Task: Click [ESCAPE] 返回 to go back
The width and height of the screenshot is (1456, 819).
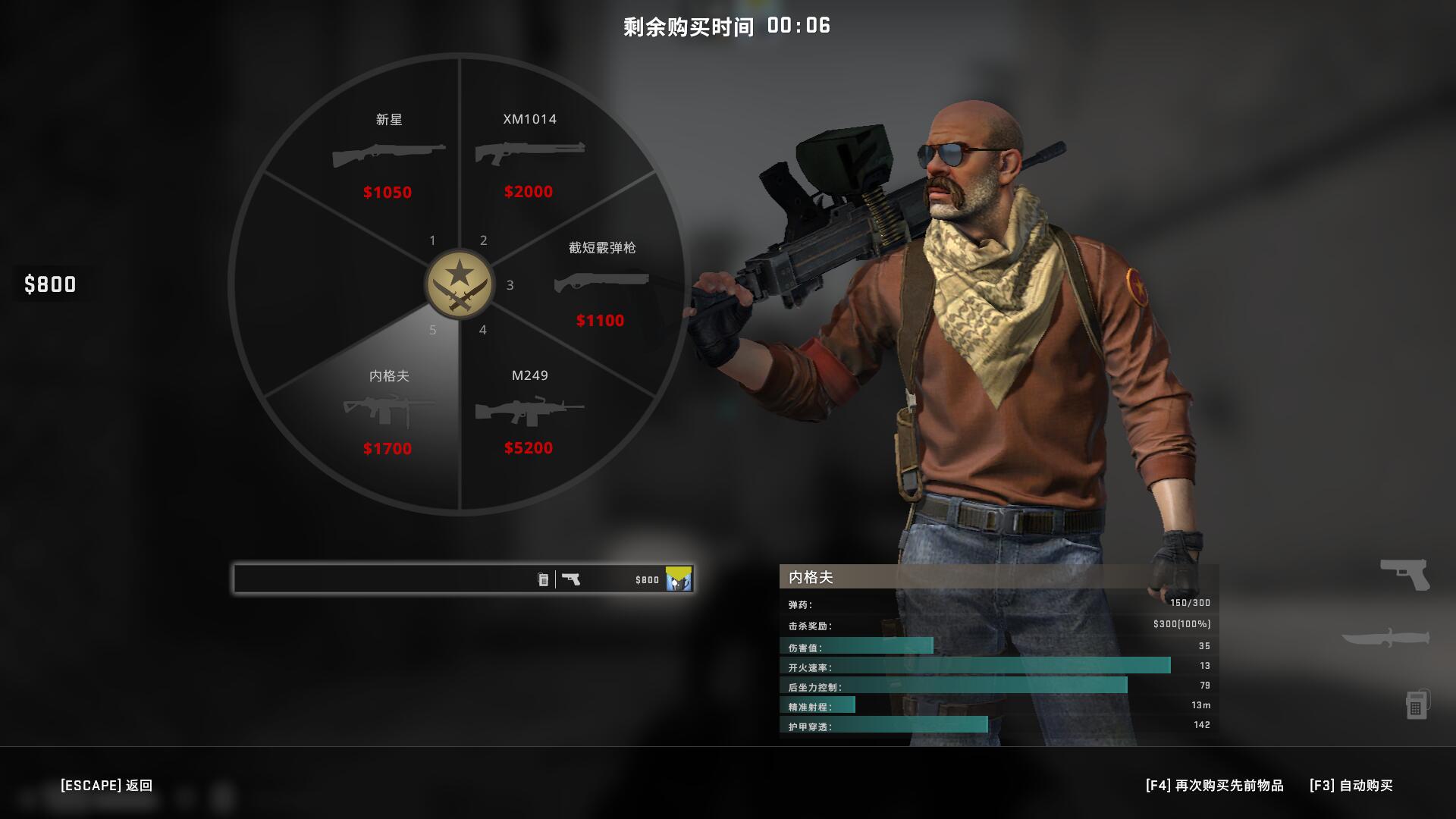Action: (106, 786)
